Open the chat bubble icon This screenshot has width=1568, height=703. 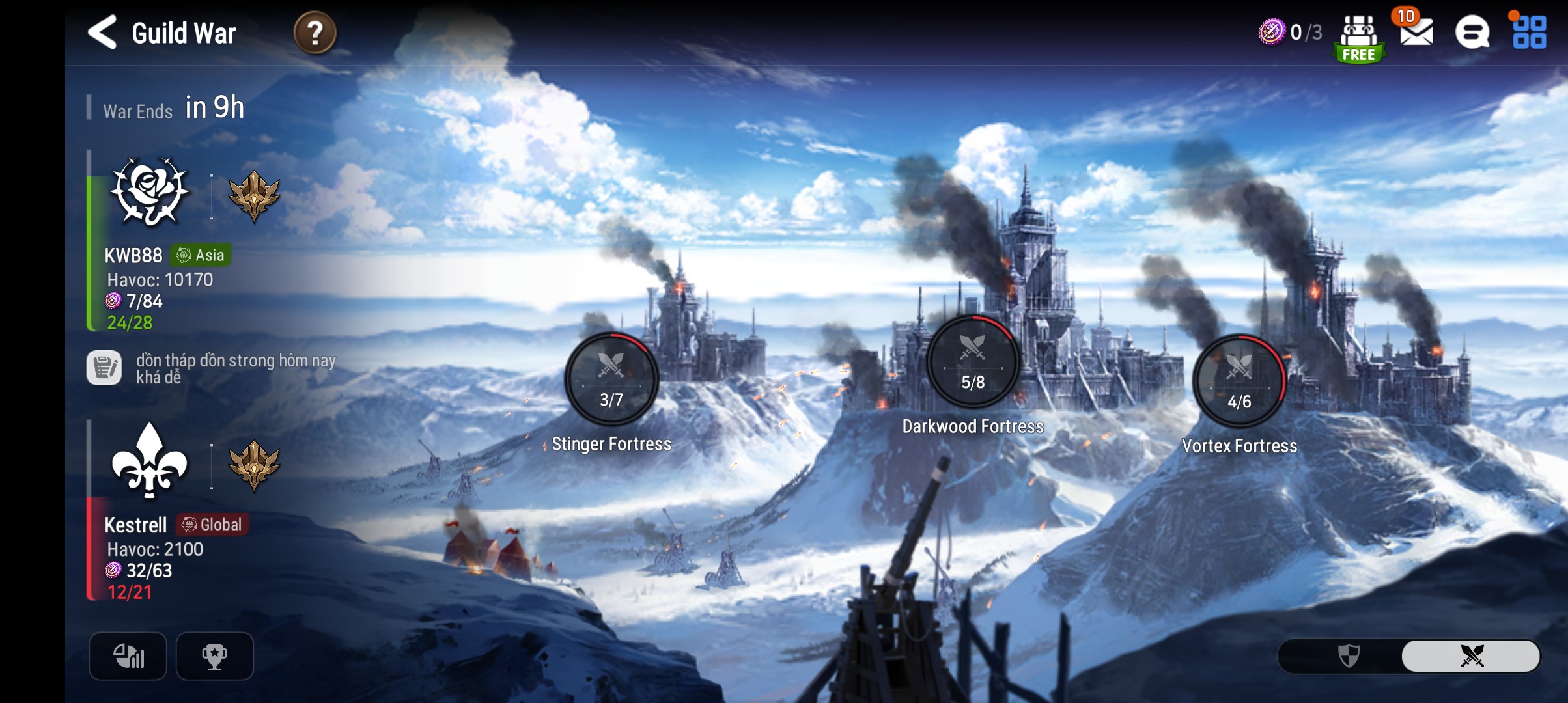(1472, 33)
